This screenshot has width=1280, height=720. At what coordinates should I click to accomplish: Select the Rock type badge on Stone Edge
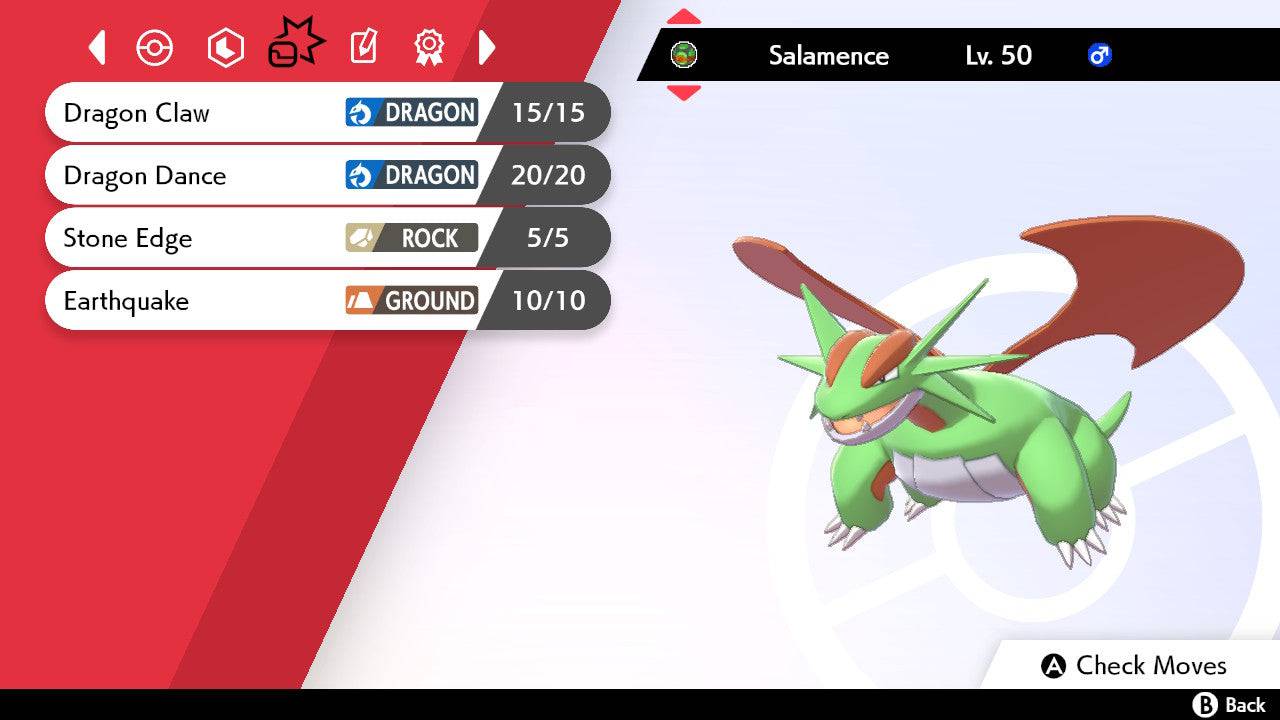(410, 238)
